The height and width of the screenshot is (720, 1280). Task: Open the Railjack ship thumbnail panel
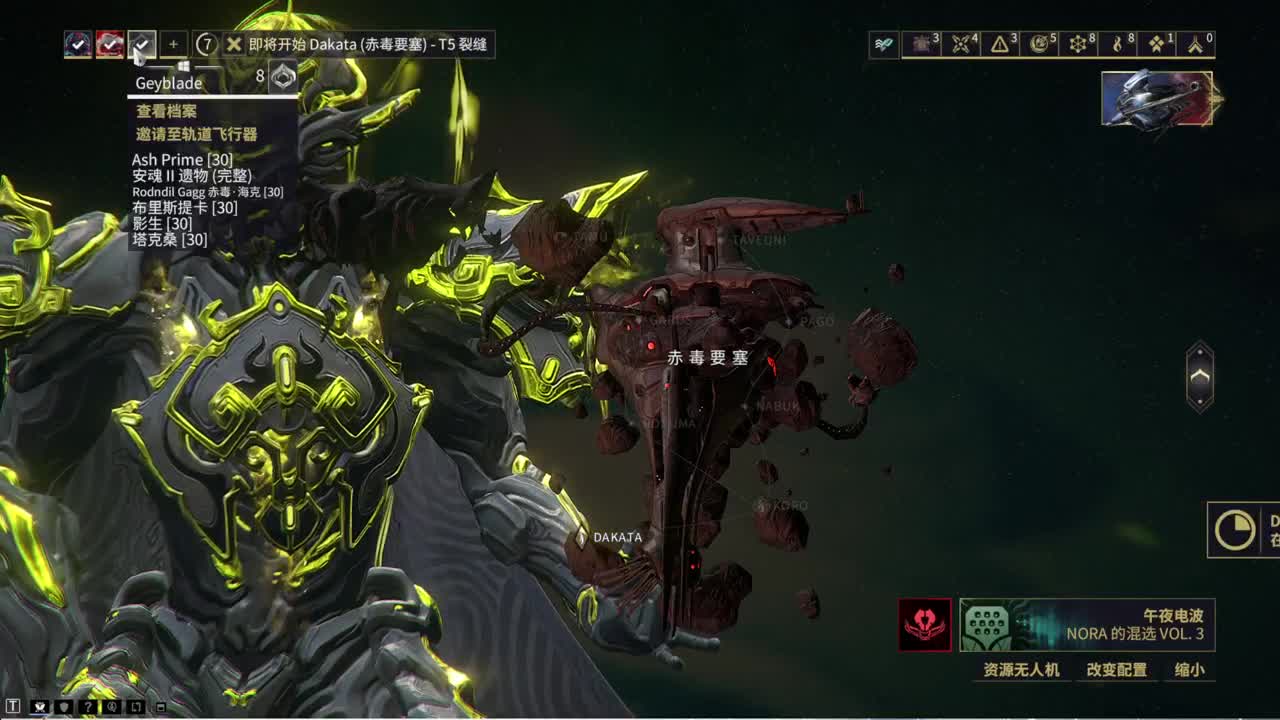coord(1158,99)
